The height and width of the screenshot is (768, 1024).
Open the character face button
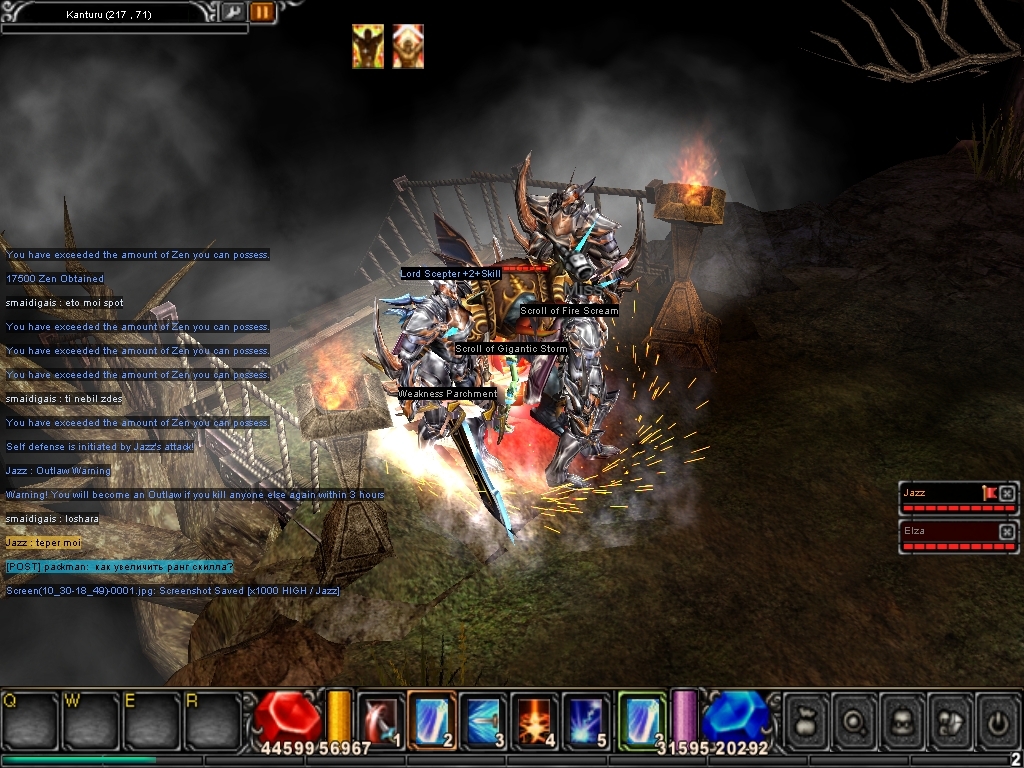[903, 718]
